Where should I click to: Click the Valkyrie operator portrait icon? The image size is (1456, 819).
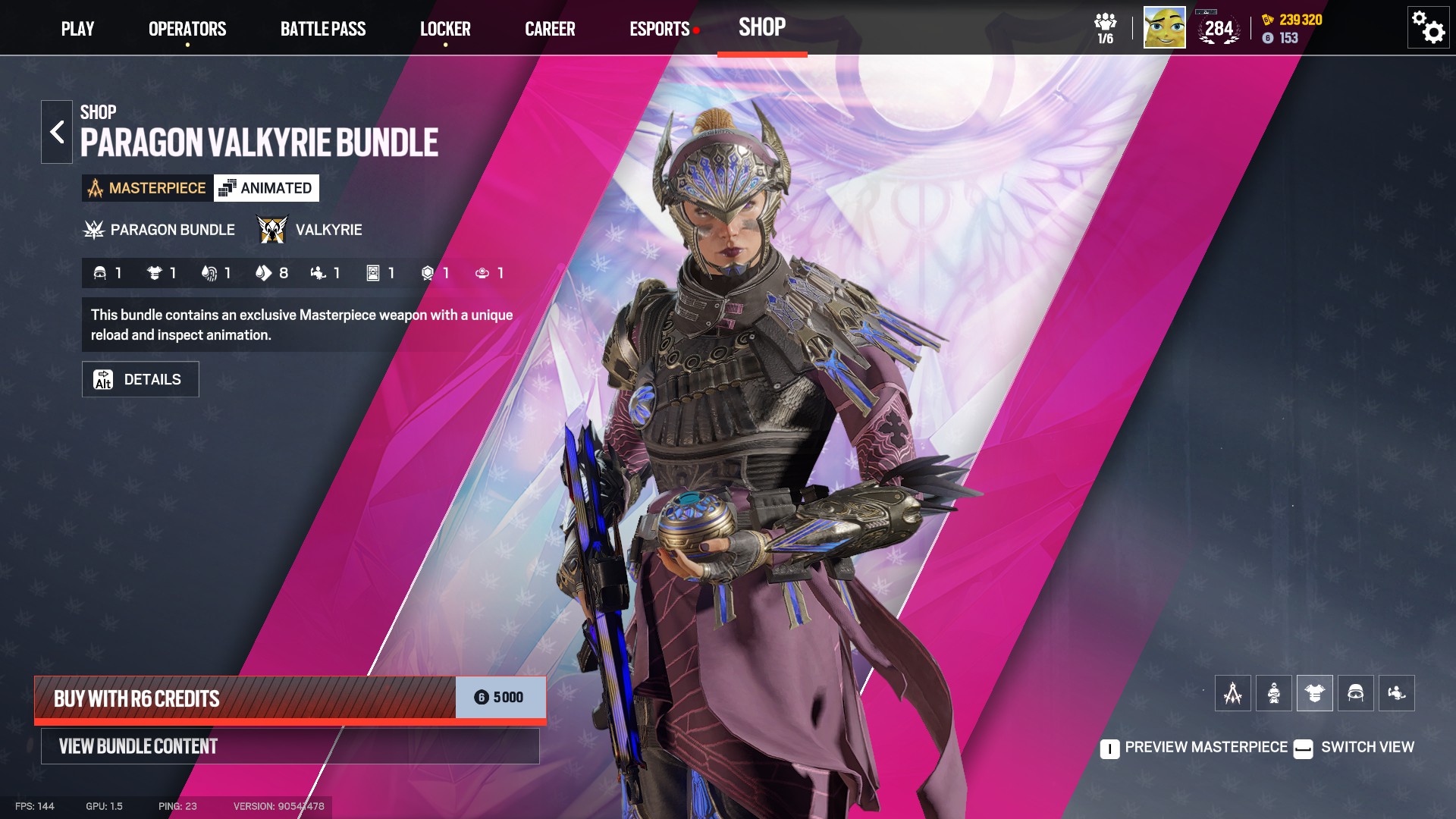[271, 228]
